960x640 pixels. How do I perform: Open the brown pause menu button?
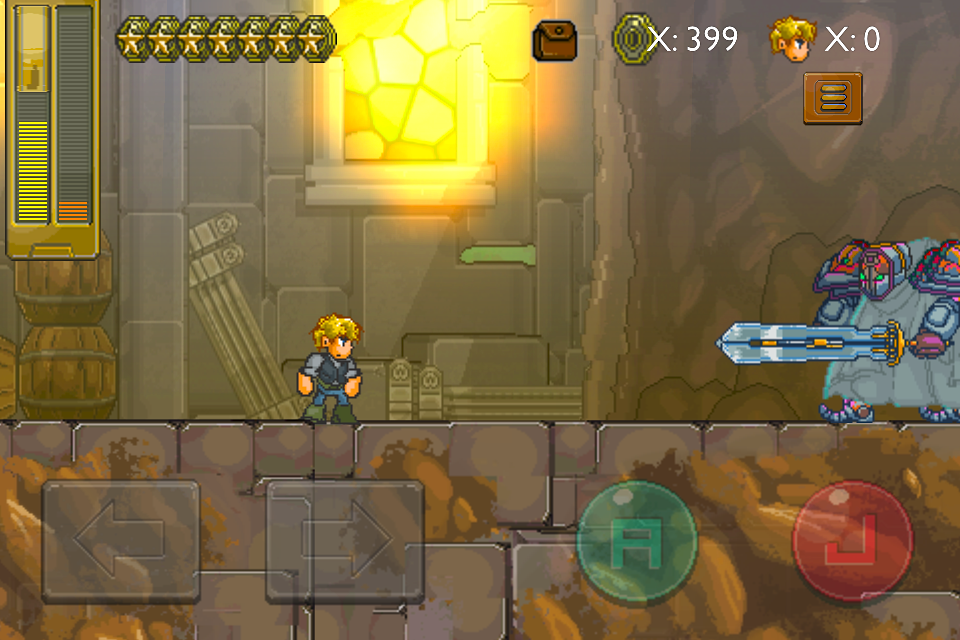832,98
